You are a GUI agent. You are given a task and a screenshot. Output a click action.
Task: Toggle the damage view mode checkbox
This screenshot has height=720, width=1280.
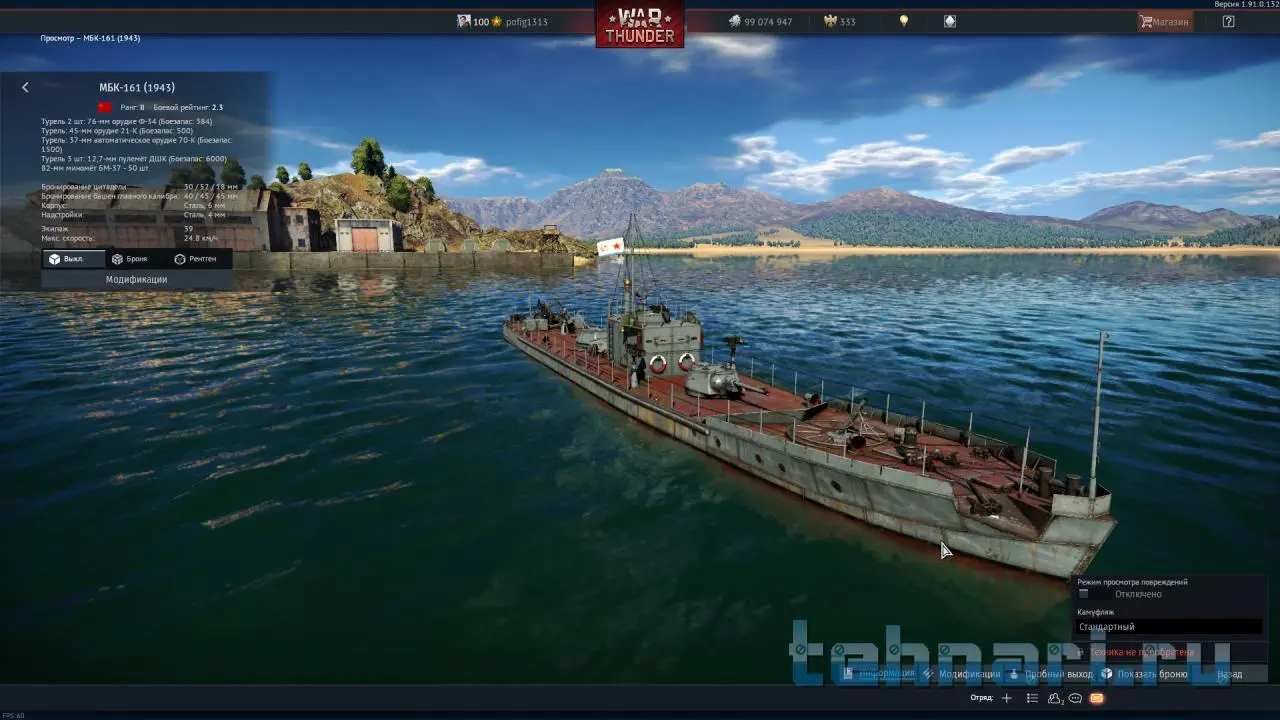[x=1083, y=594]
